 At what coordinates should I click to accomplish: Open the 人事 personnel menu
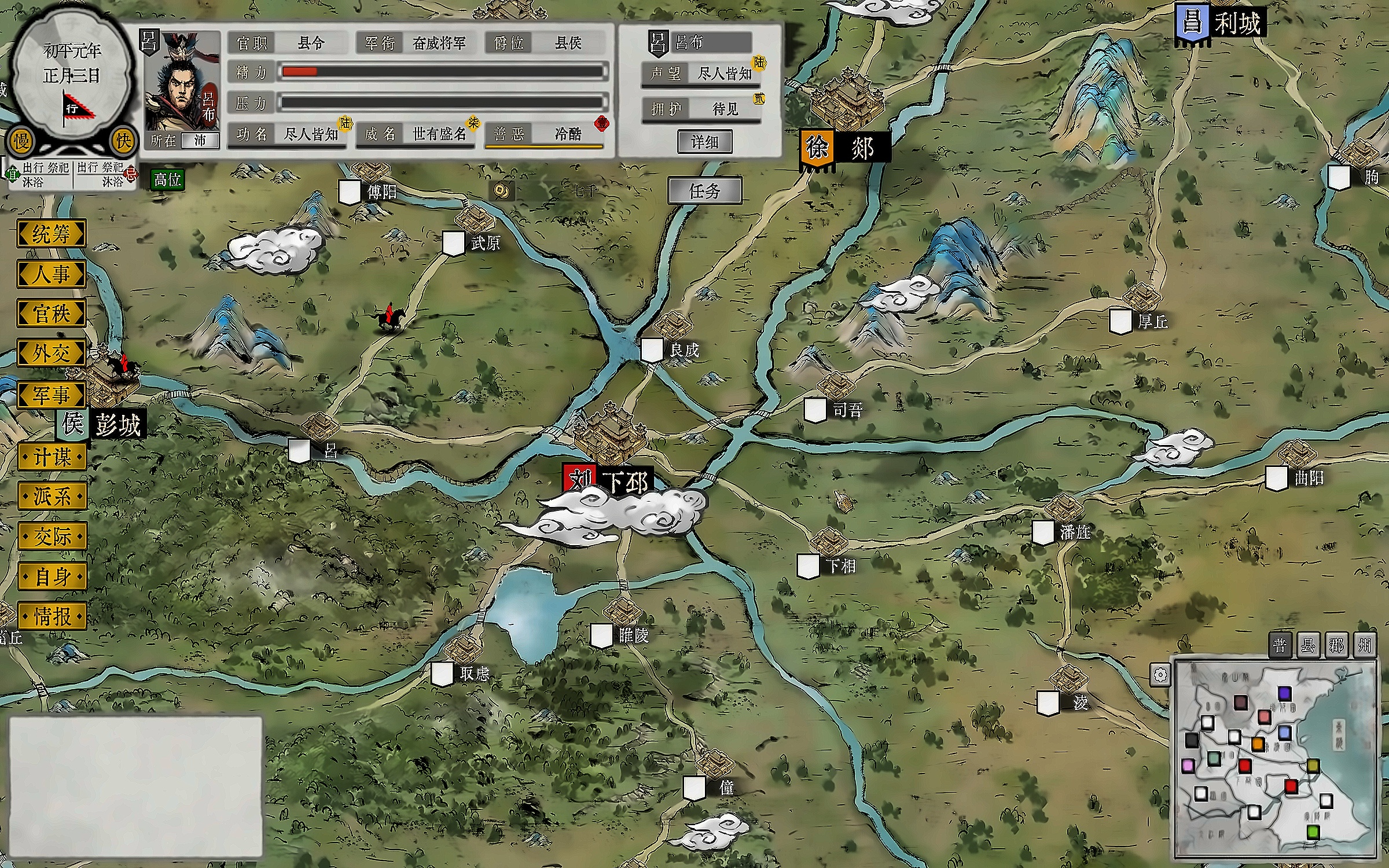coord(52,274)
